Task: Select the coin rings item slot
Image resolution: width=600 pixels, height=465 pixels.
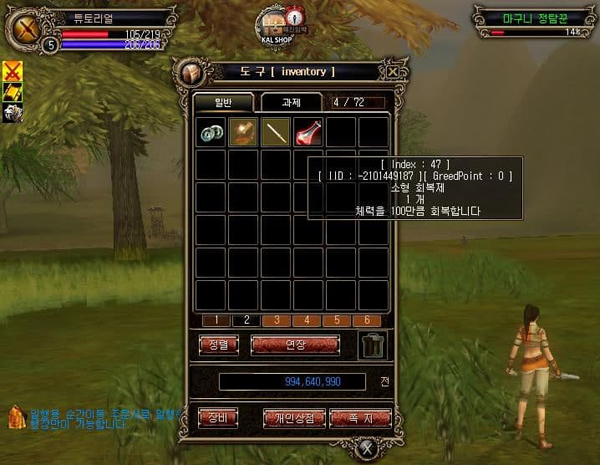Action: point(210,133)
